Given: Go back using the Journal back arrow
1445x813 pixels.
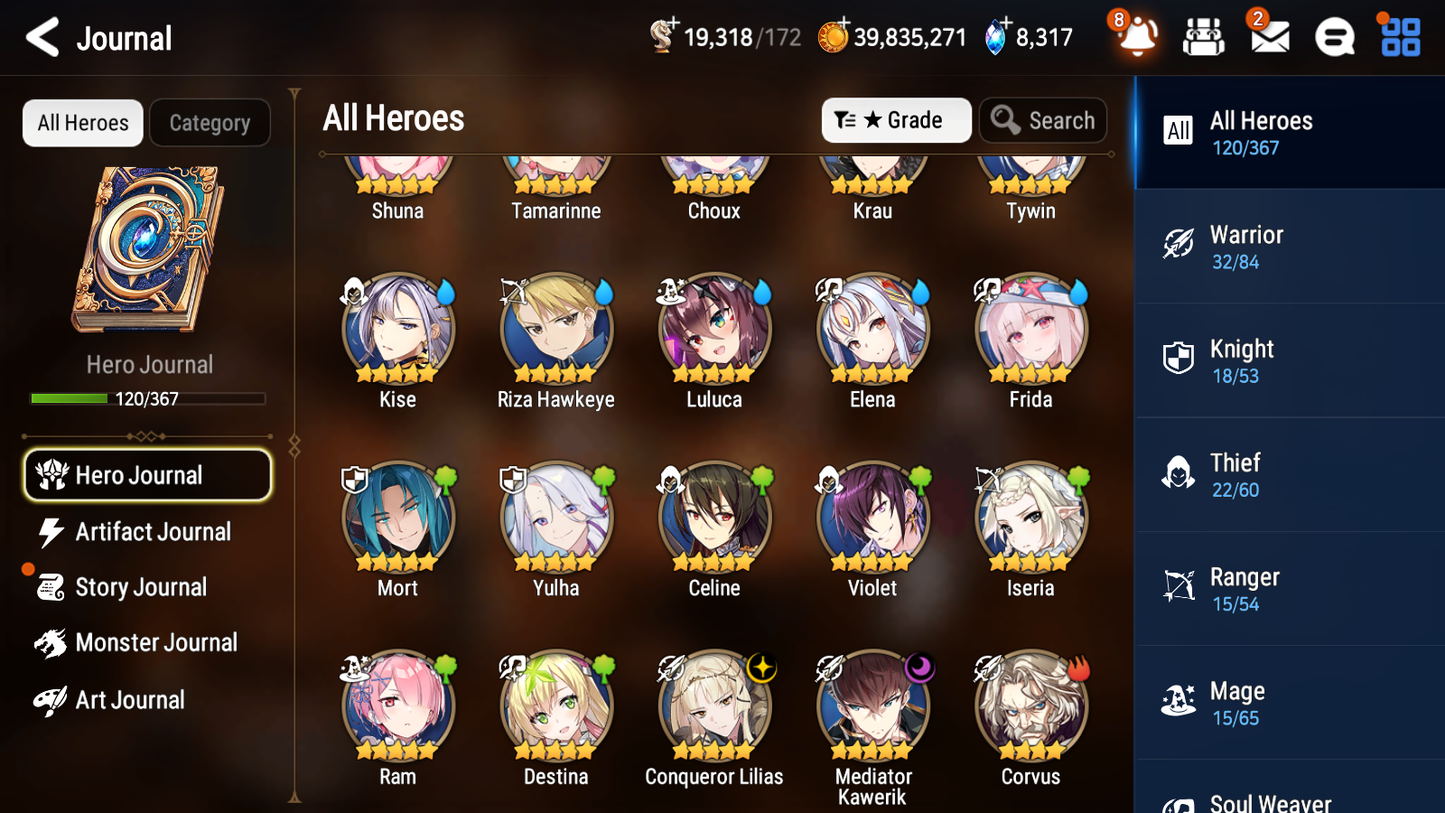Looking at the screenshot, I should (42, 37).
